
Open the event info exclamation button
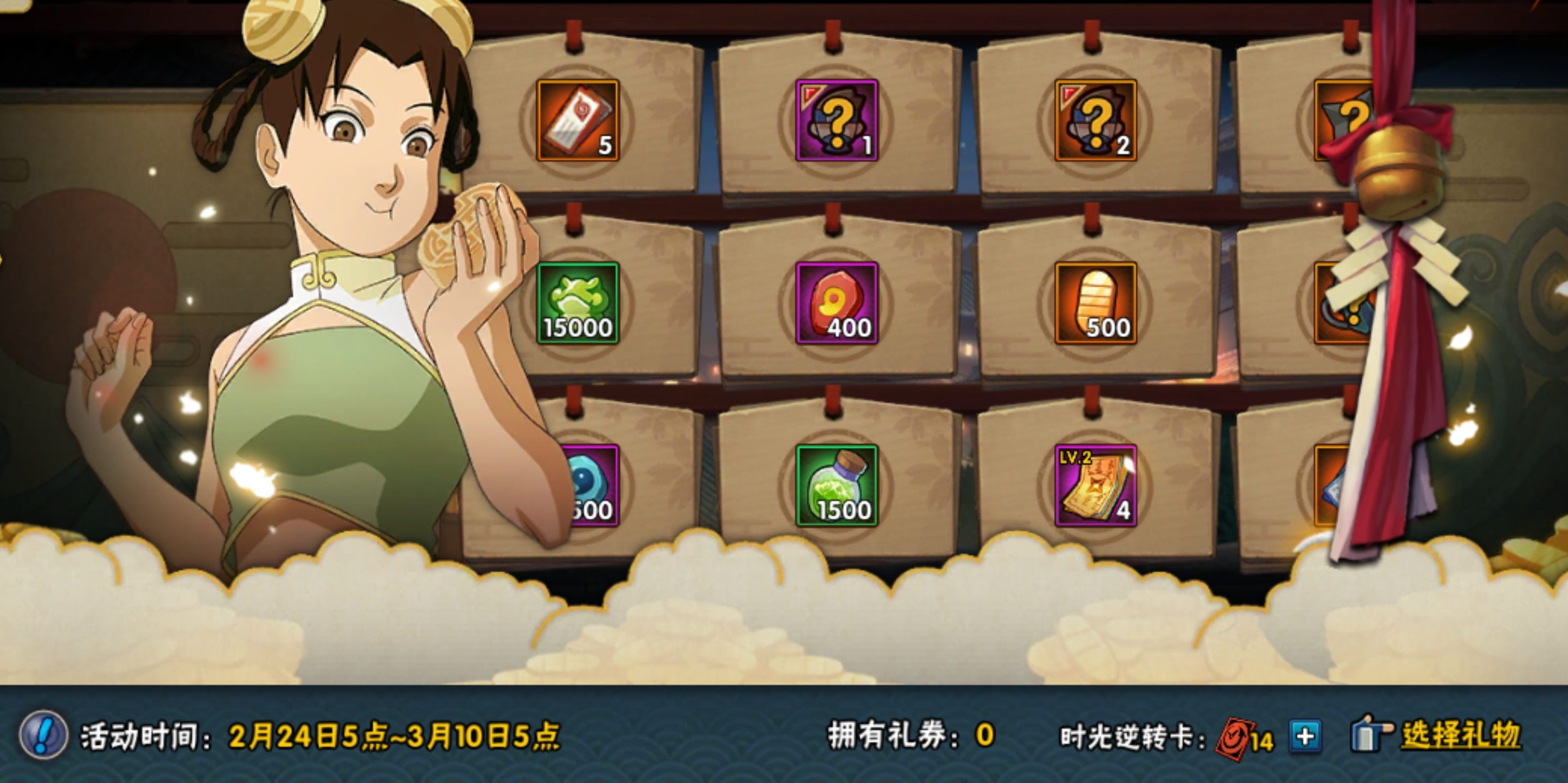pos(43,735)
